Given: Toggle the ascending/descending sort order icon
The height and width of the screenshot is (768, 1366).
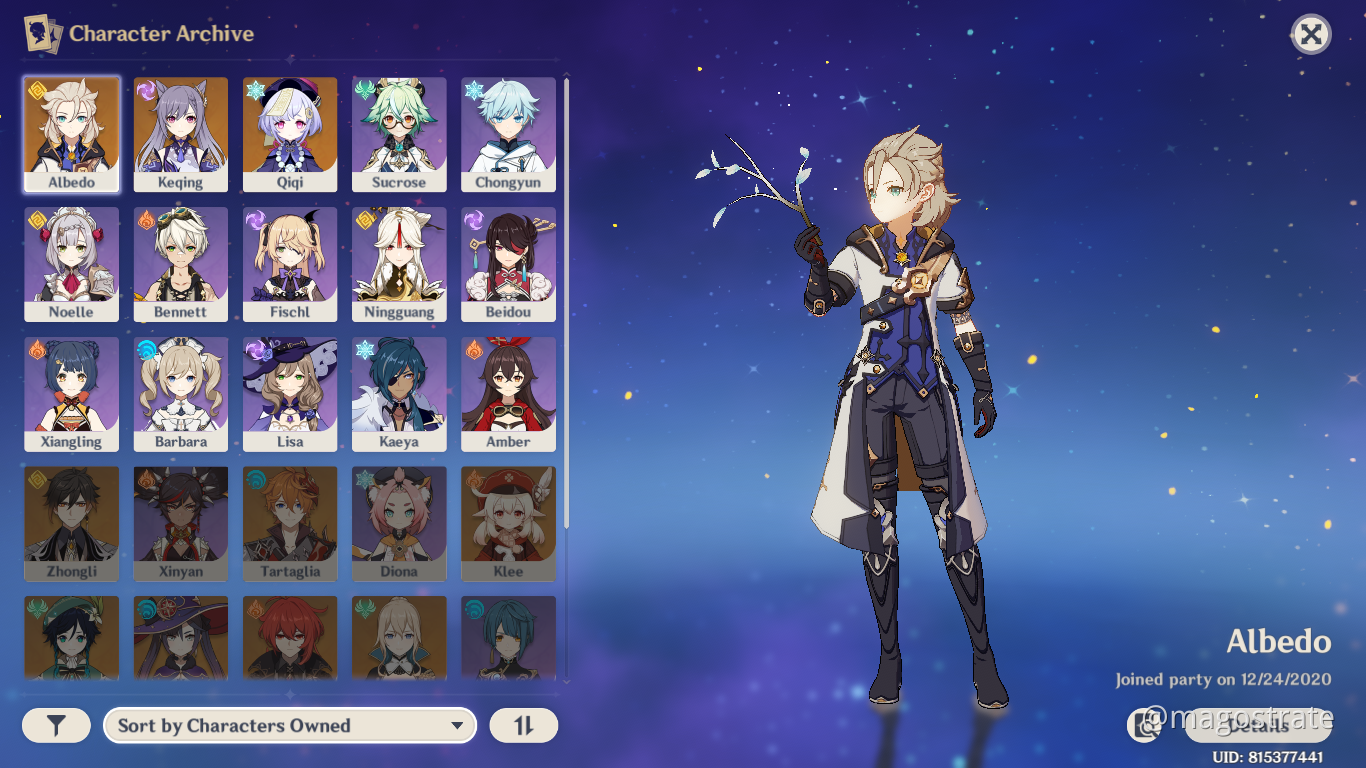Looking at the screenshot, I should [523, 725].
